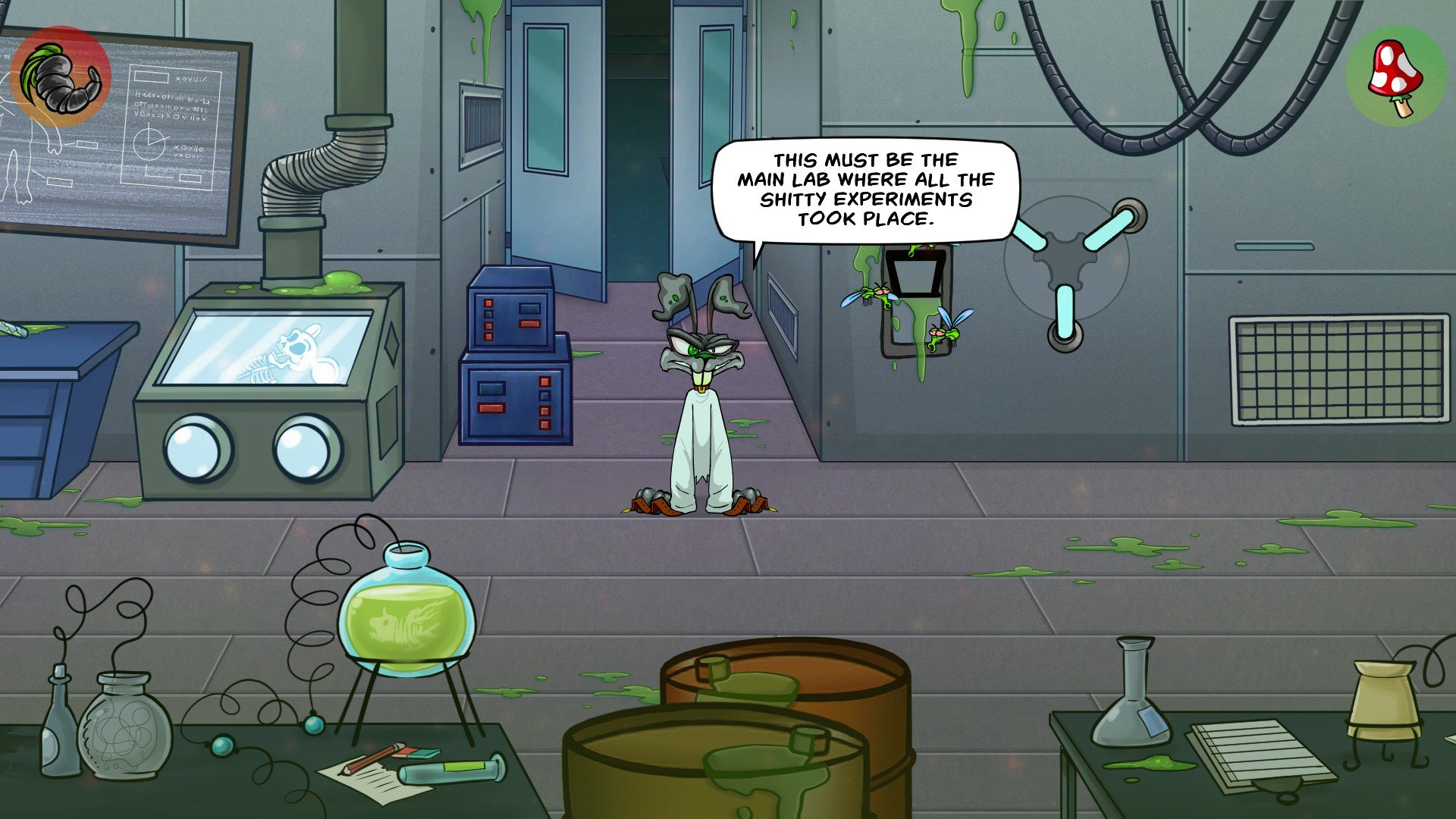
Task: Click the red mushroom hint icon
Action: [x=1395, y=77]
